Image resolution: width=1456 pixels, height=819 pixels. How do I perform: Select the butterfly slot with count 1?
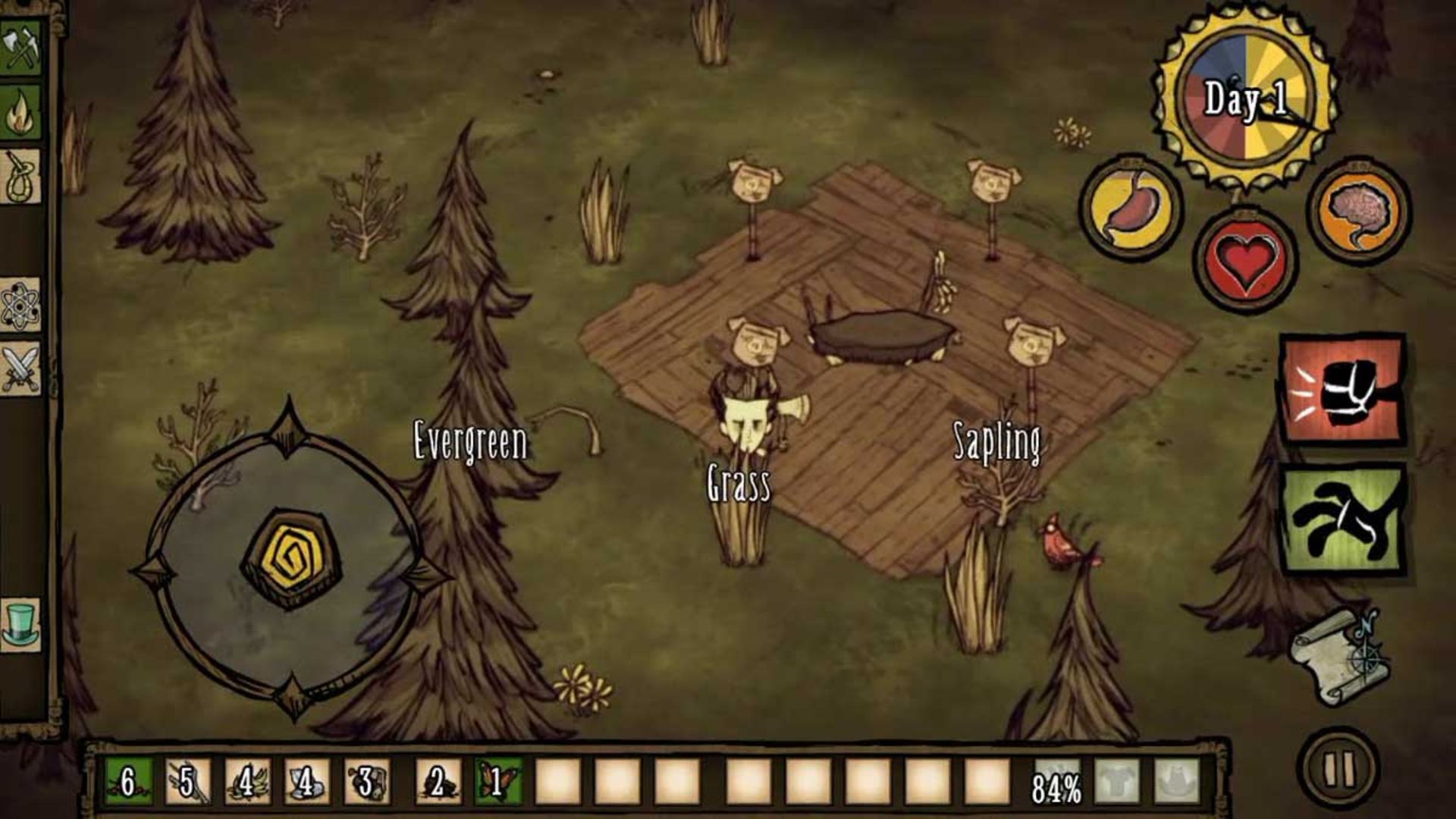point(497,781)
